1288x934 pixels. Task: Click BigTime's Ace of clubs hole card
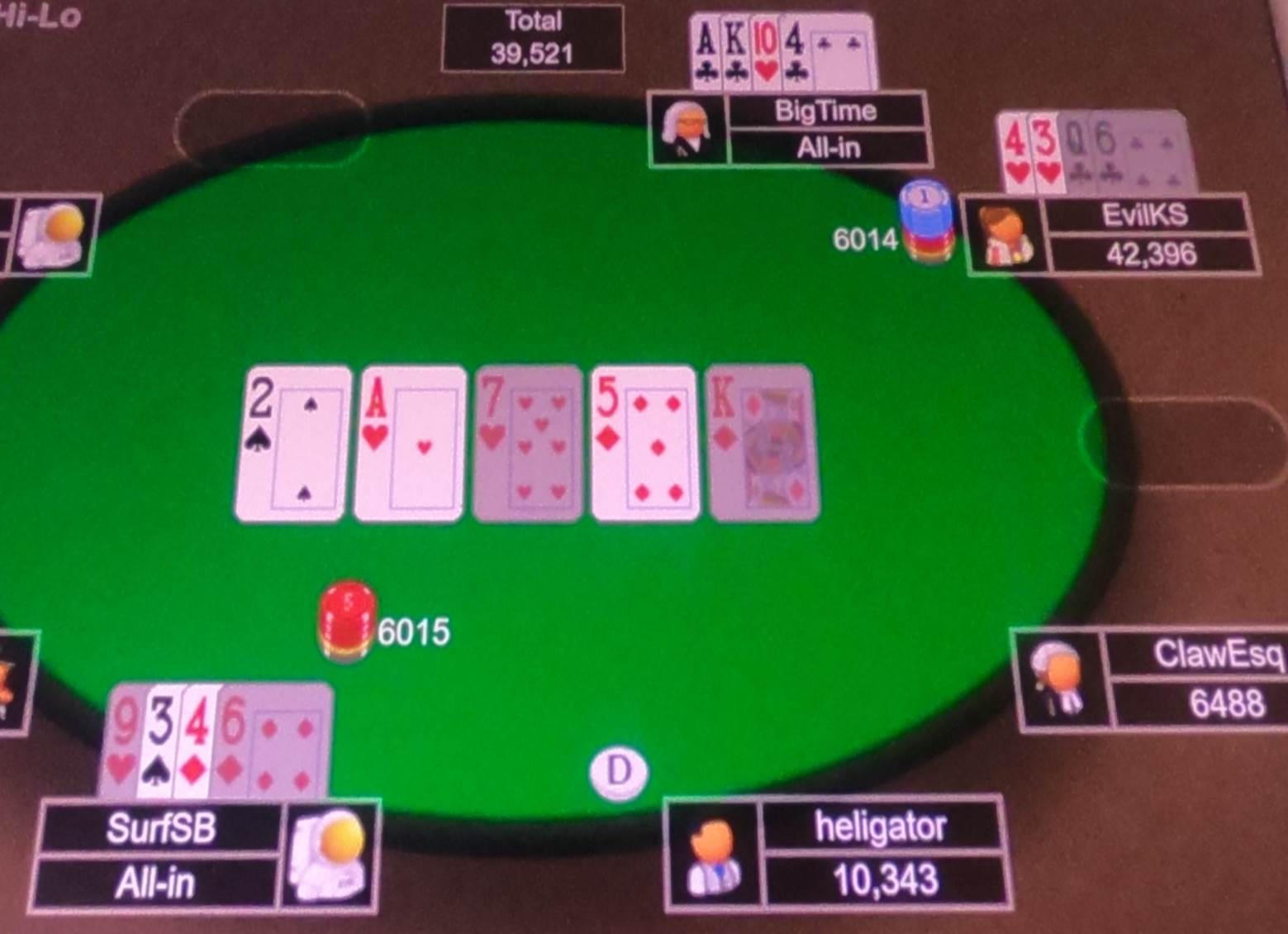[x=706, y=50]
